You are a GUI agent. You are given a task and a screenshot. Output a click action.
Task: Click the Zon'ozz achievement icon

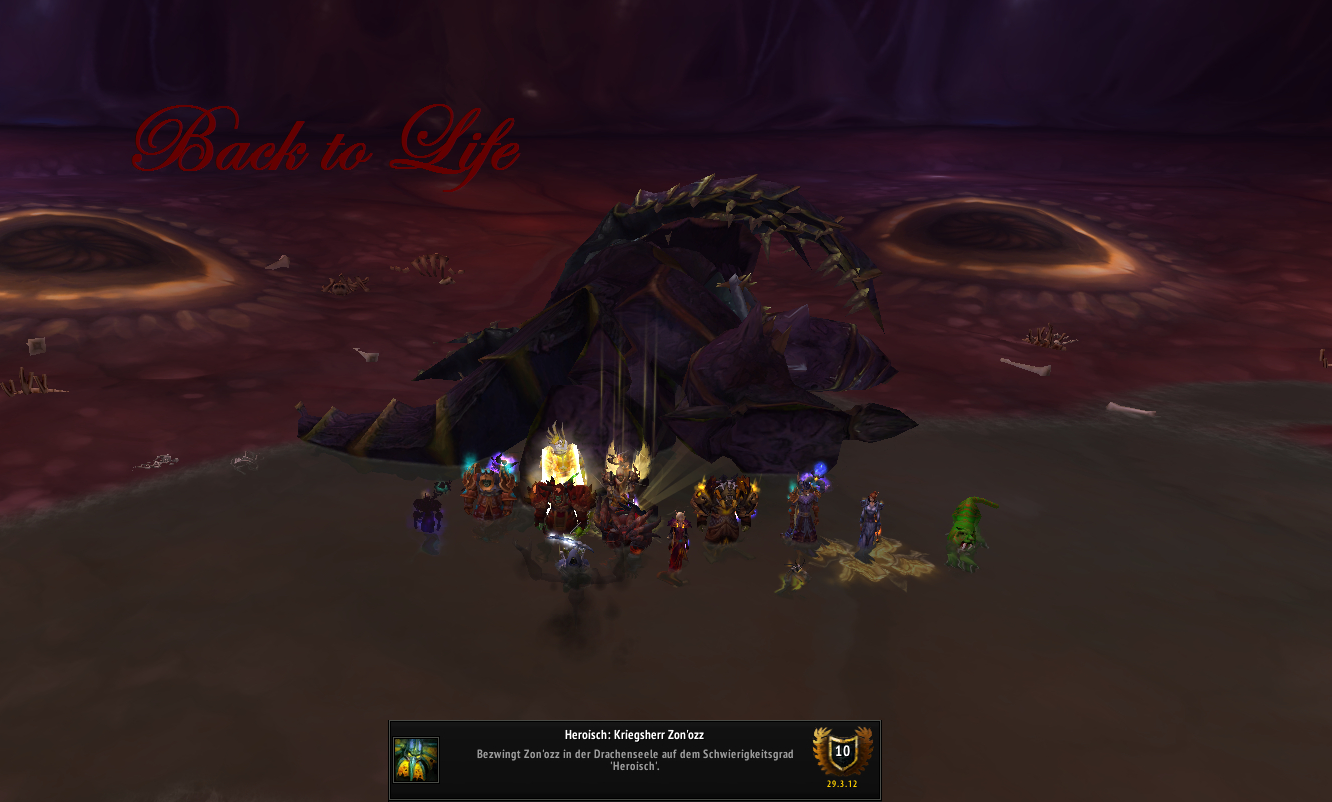[416, 760]
